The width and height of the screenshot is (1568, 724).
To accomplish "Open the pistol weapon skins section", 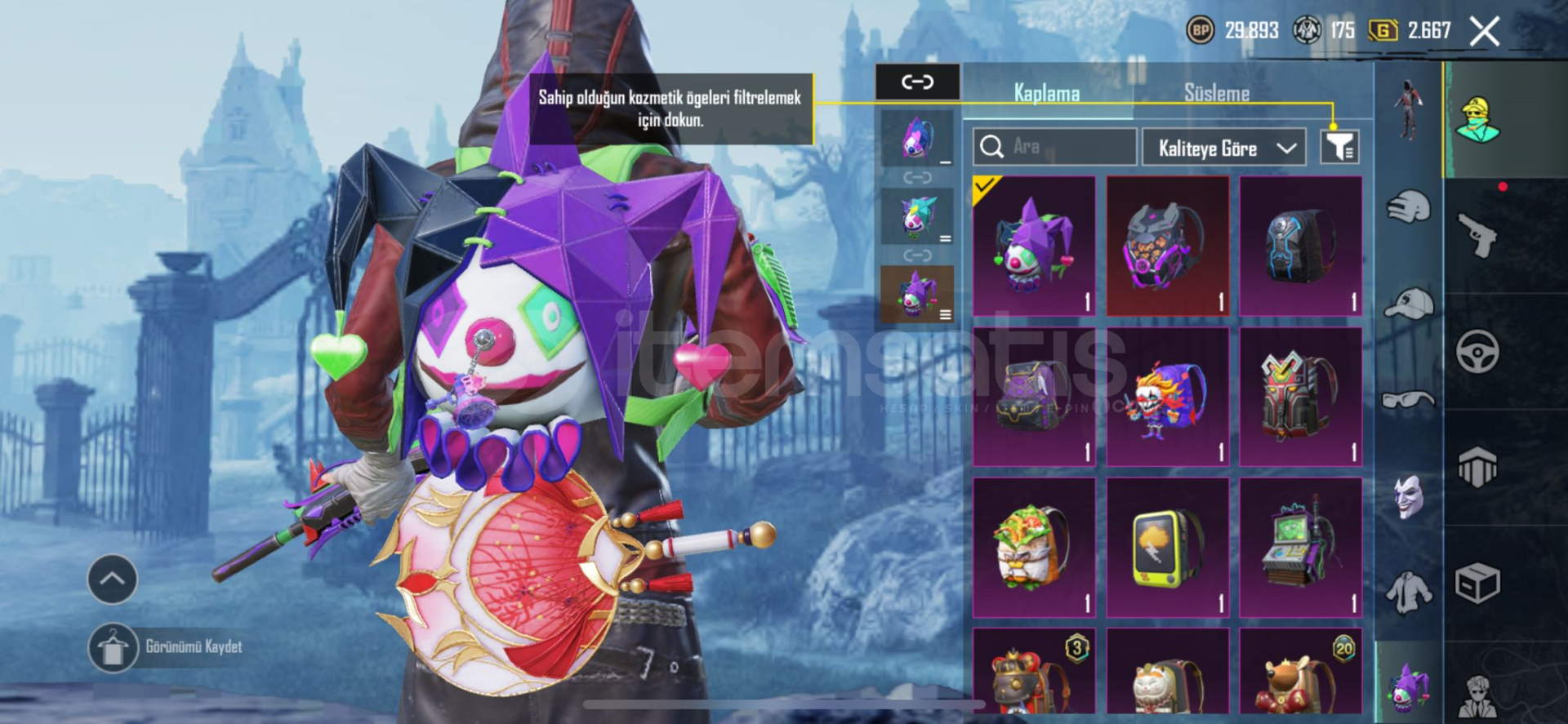I will pos(1477,236).
